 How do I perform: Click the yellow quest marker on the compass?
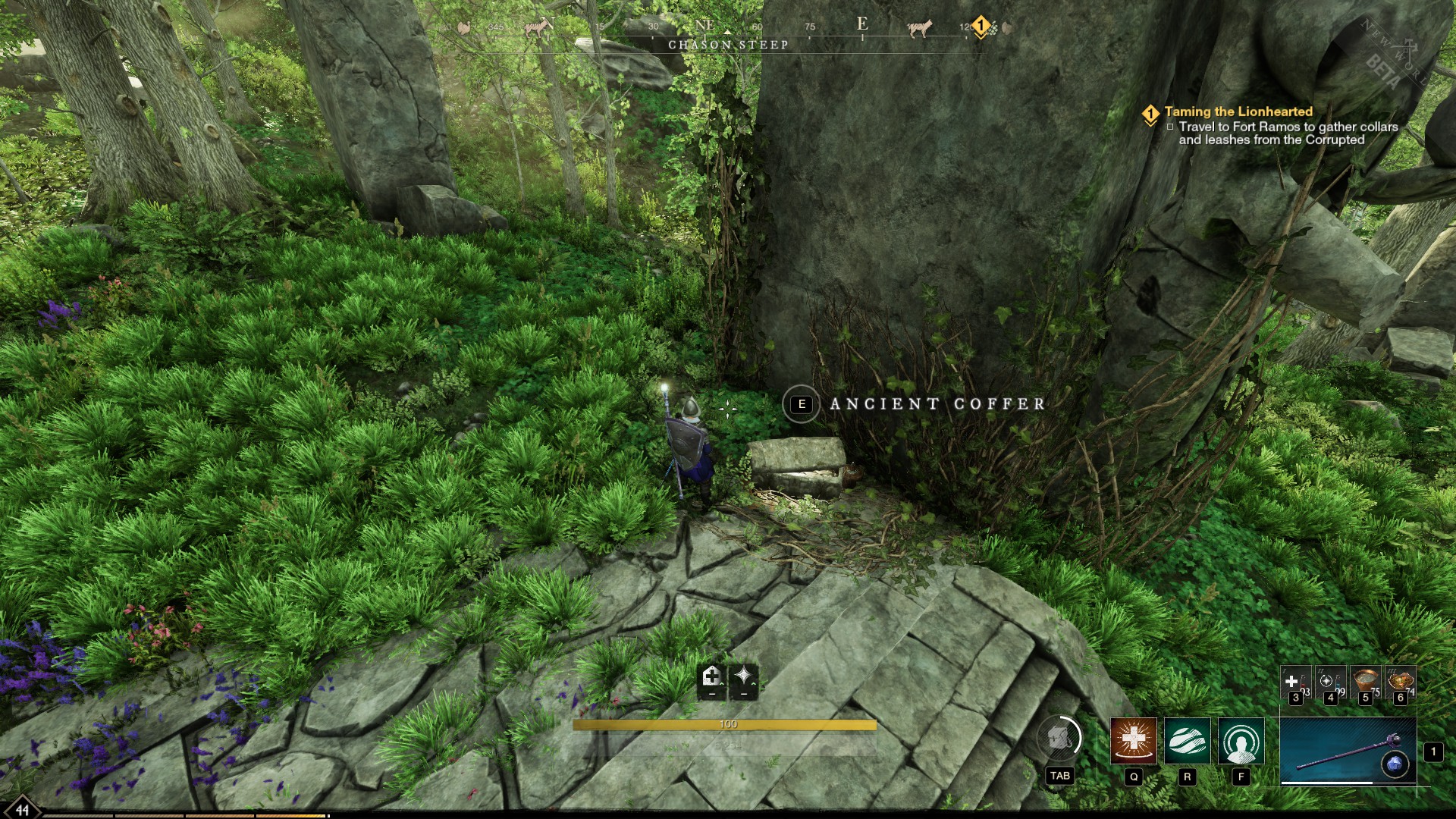coord(981,25)
